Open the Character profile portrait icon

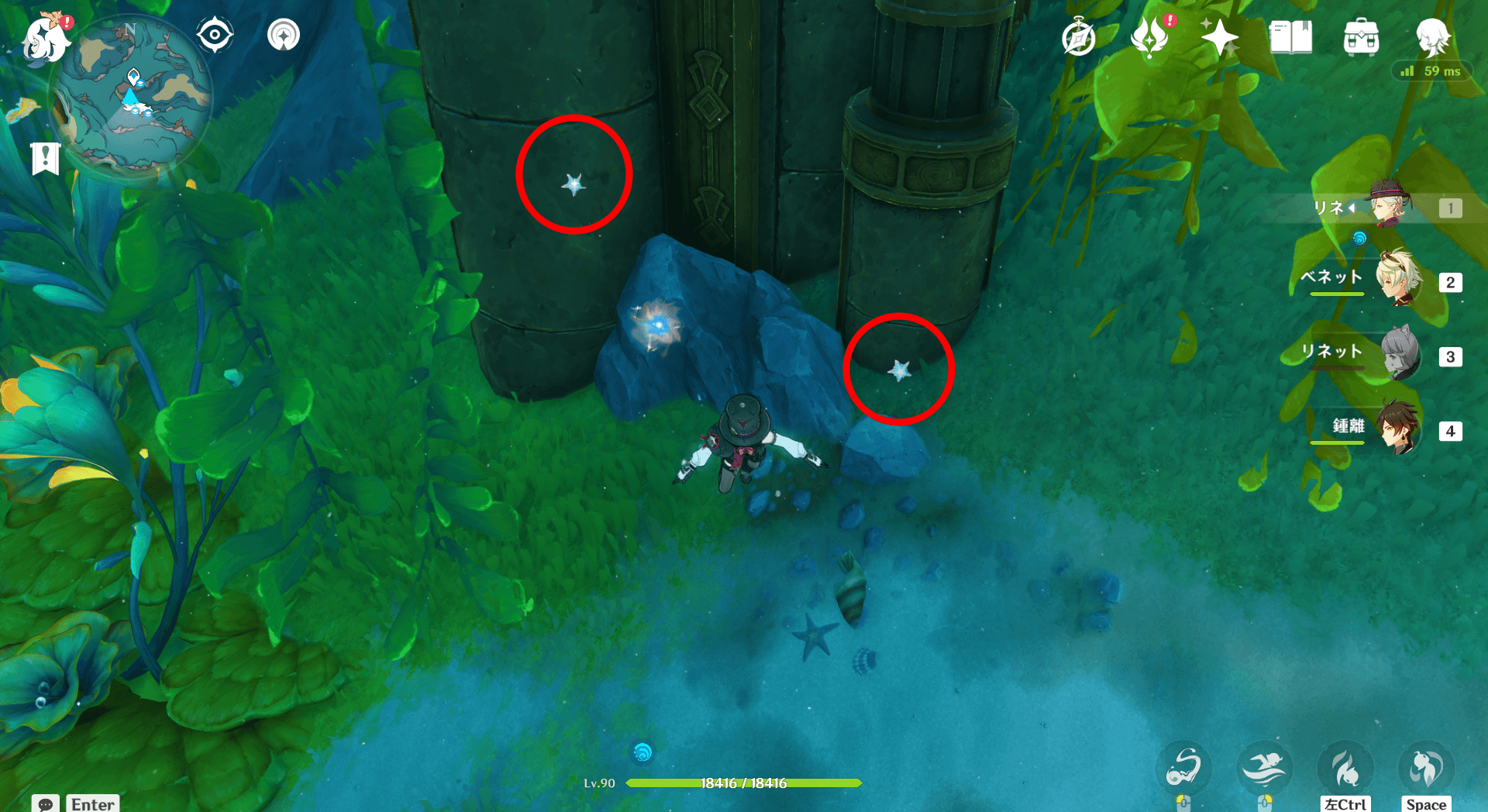click(1434, 37)
